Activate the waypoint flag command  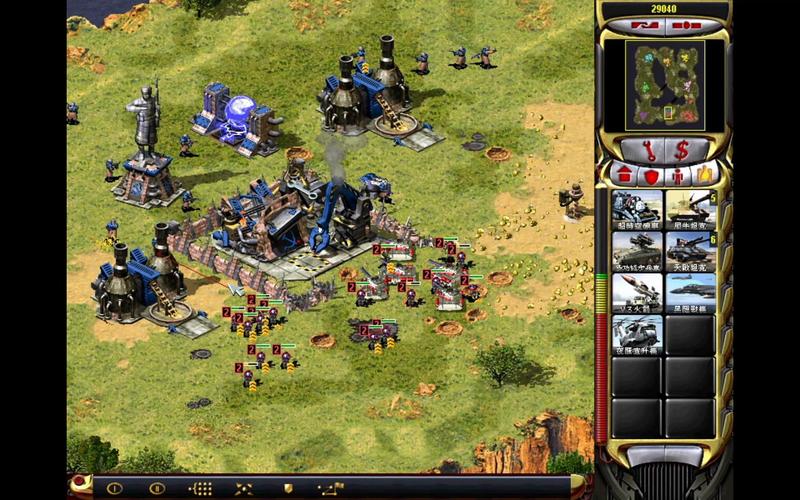[x=329, y=489]
